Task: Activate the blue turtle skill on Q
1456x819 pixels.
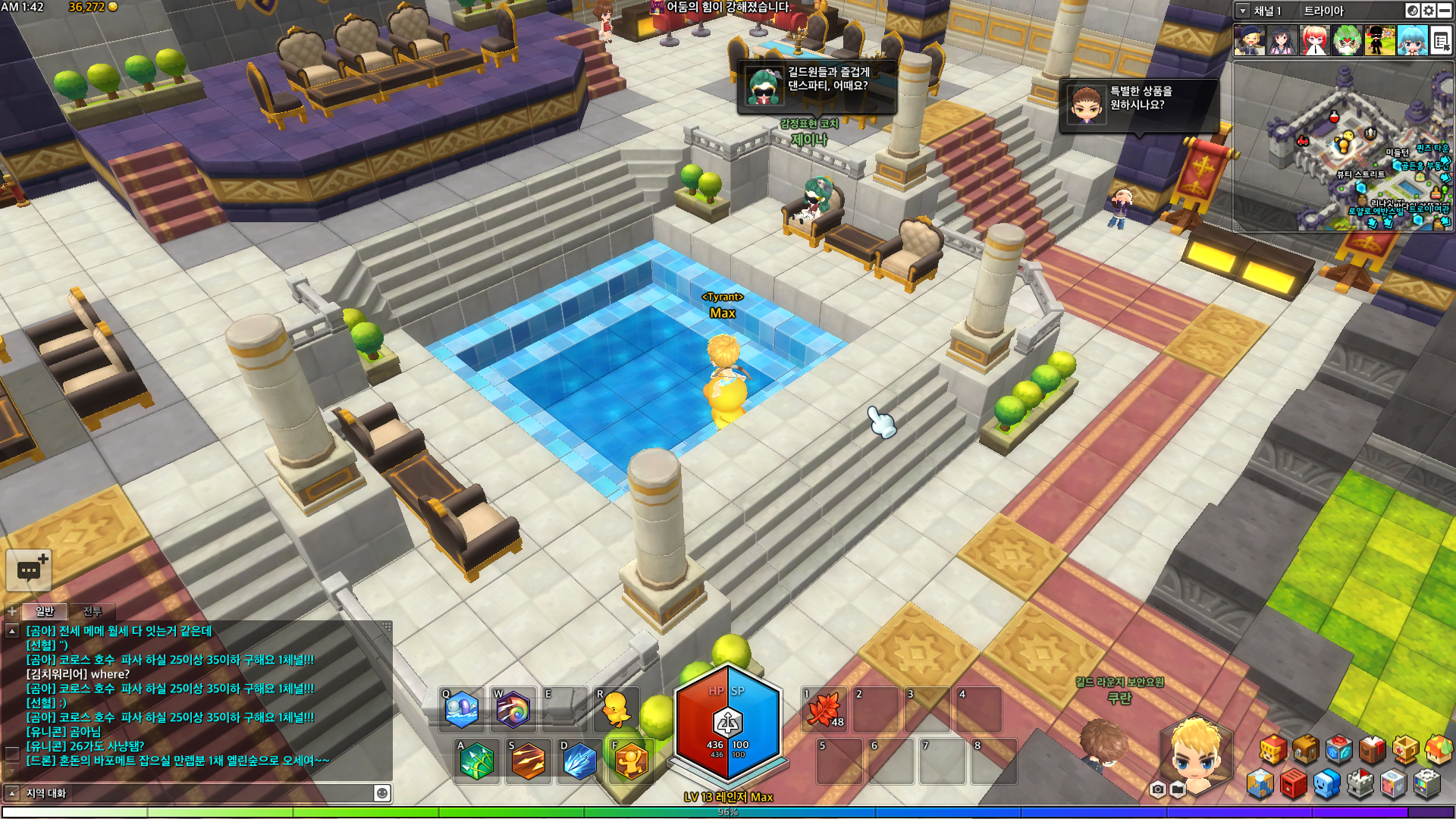Action: pos(462,711)
